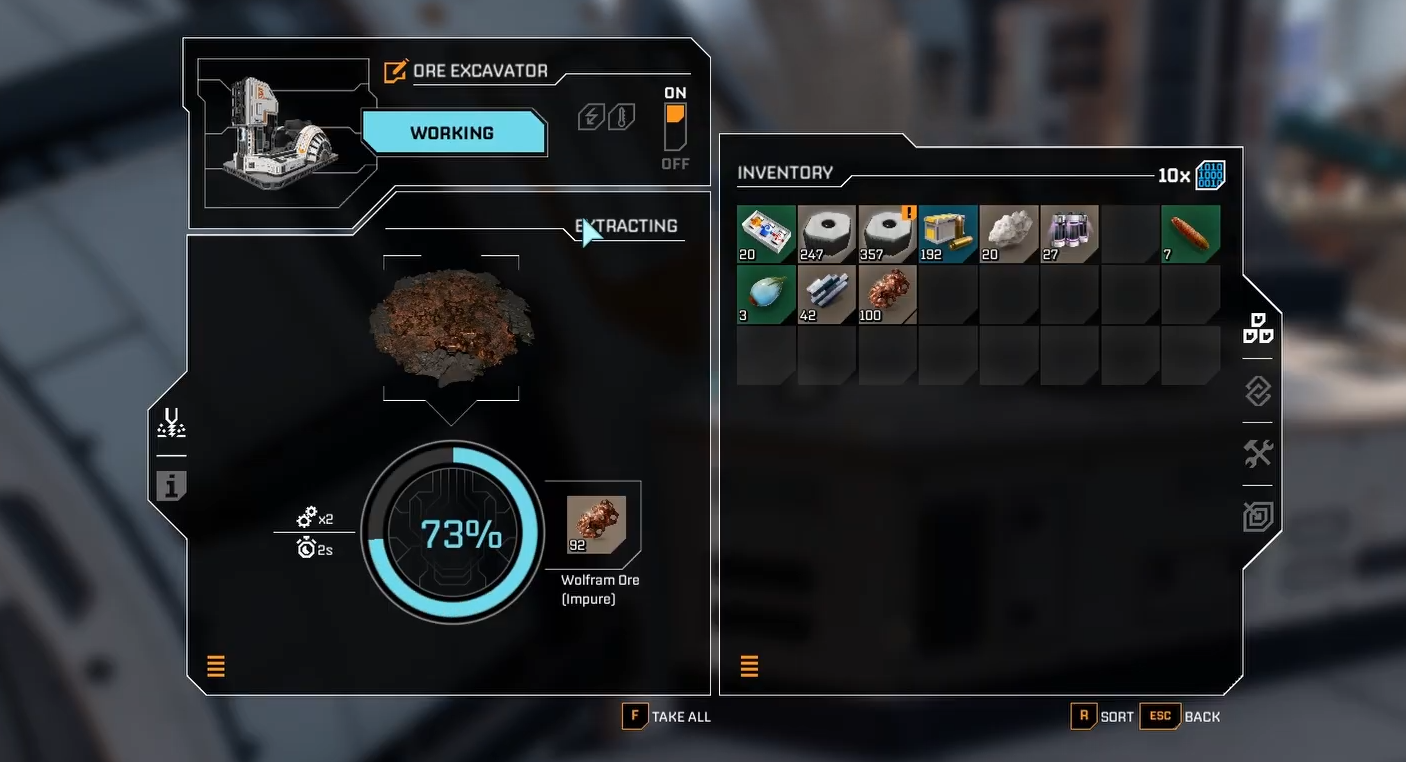
Task: Pick the orange sausage-shaped food item
Action: (x=1191, y=234)
